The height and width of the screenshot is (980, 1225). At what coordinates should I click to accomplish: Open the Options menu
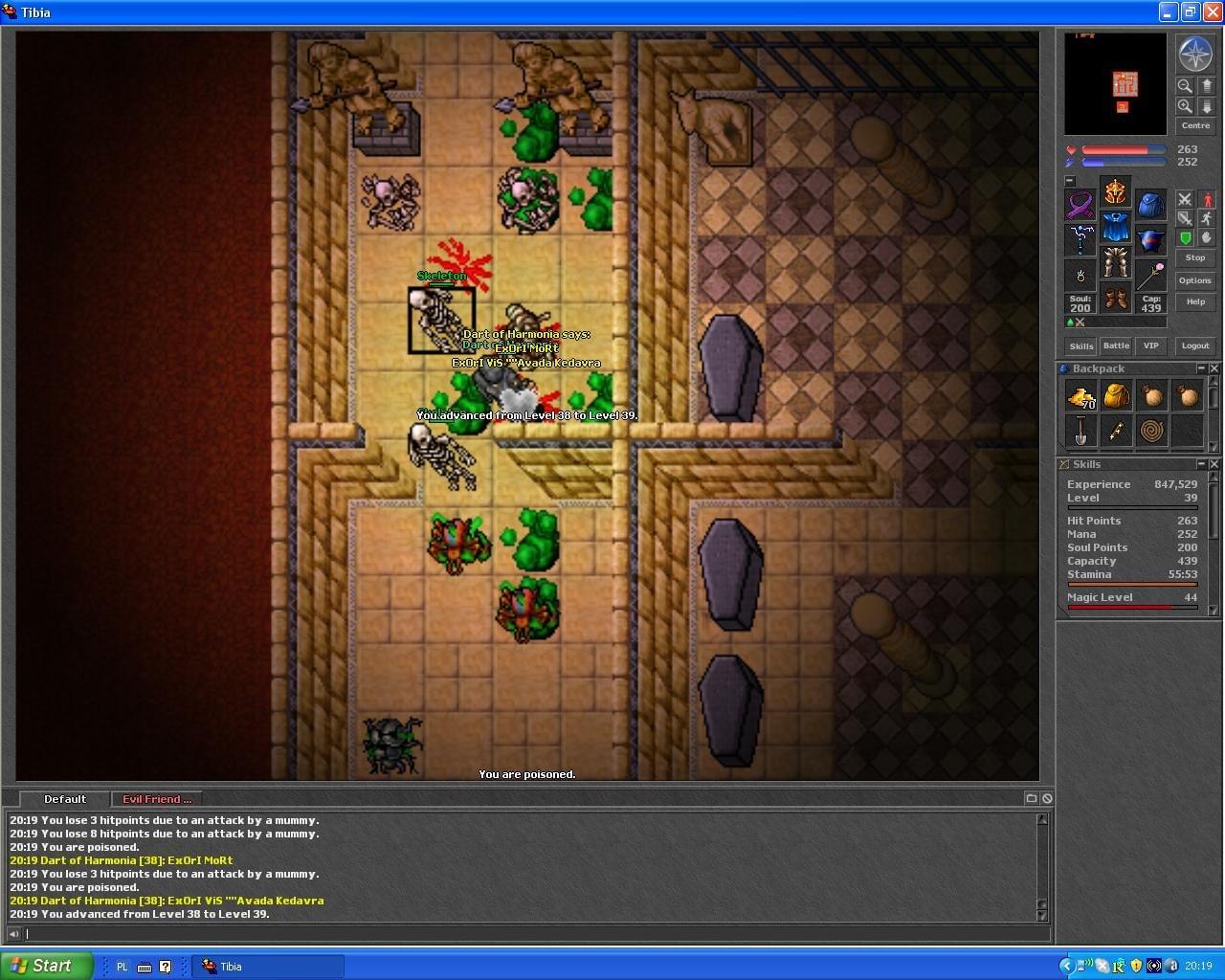(x=1194, y=280)
